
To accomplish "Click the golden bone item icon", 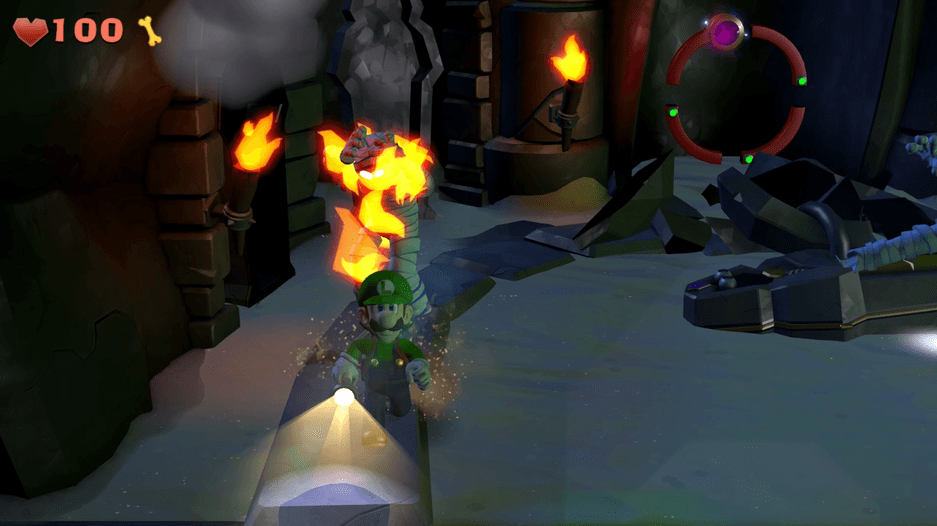I will point(151,31).
